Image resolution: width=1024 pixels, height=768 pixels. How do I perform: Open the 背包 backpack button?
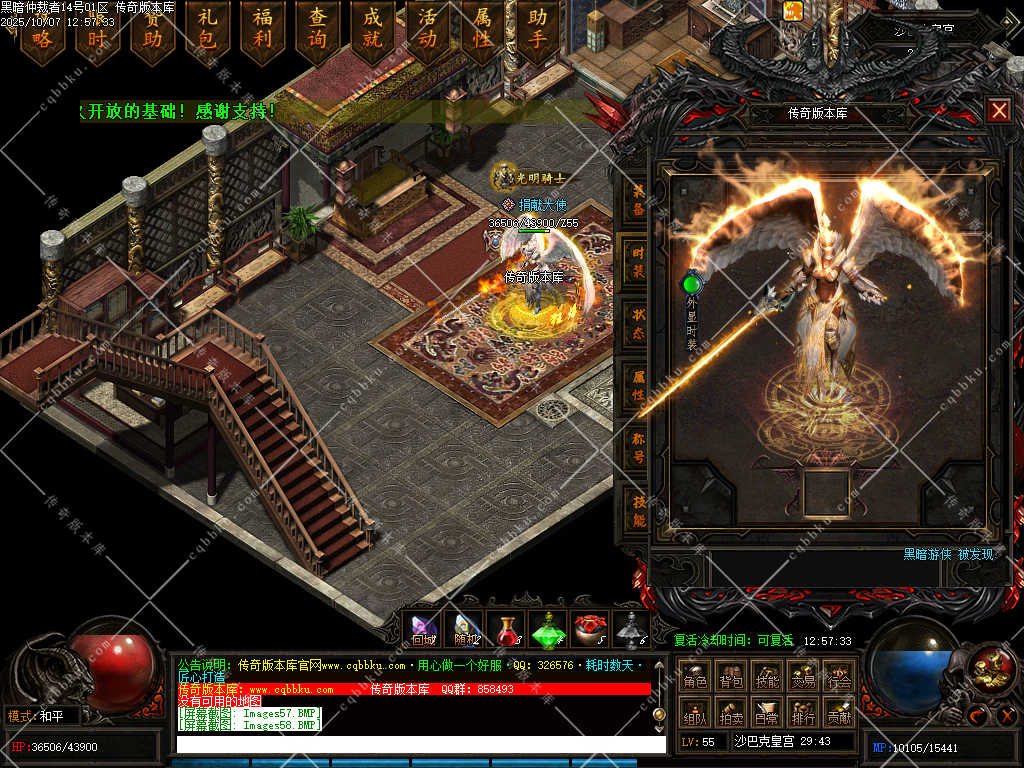pos(732,679)
